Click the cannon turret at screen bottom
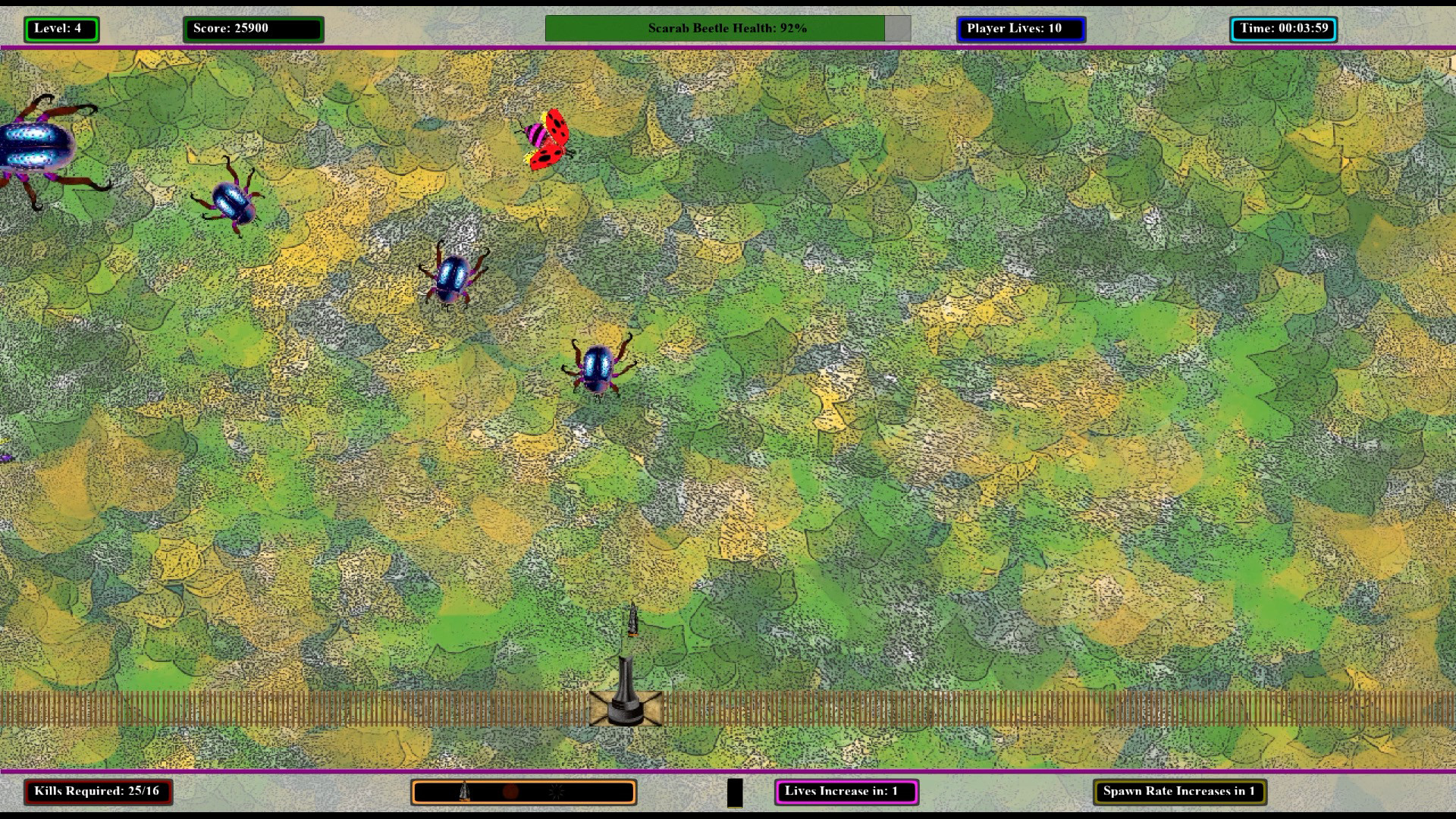The height and width of the screenshot is (819, 1456). point(626,701)
